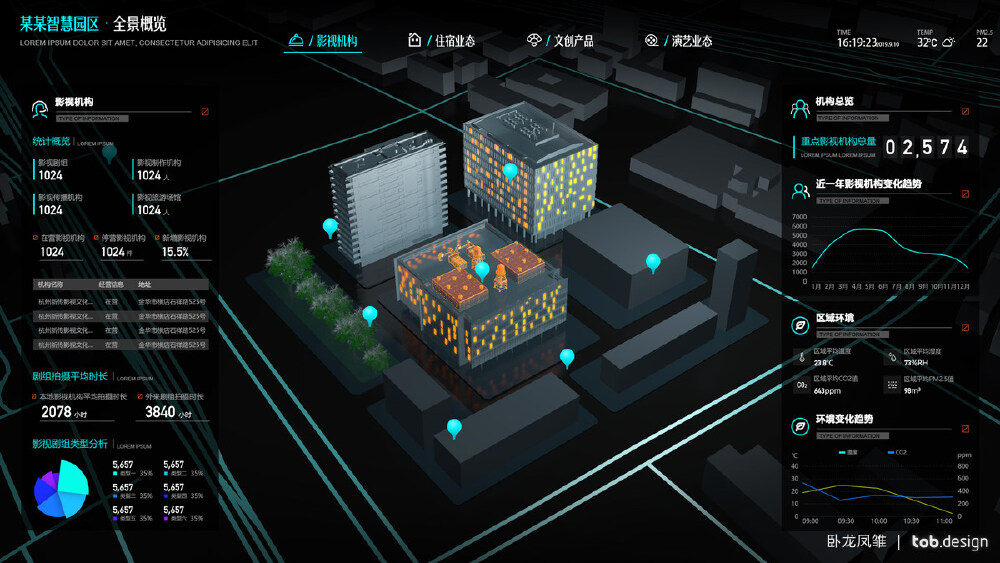Expand the 机构总览 panel via its red icon

point(965,112)
